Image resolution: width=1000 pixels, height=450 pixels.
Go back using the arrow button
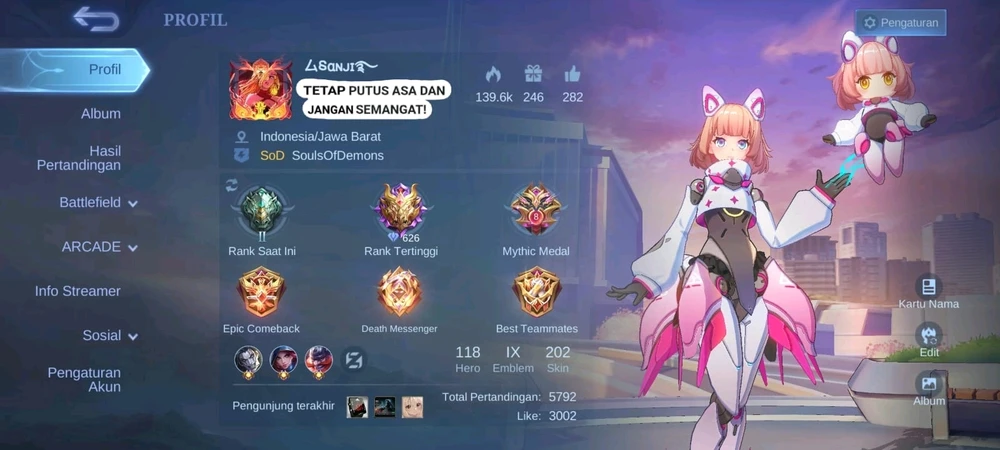[x=96, y=19]
